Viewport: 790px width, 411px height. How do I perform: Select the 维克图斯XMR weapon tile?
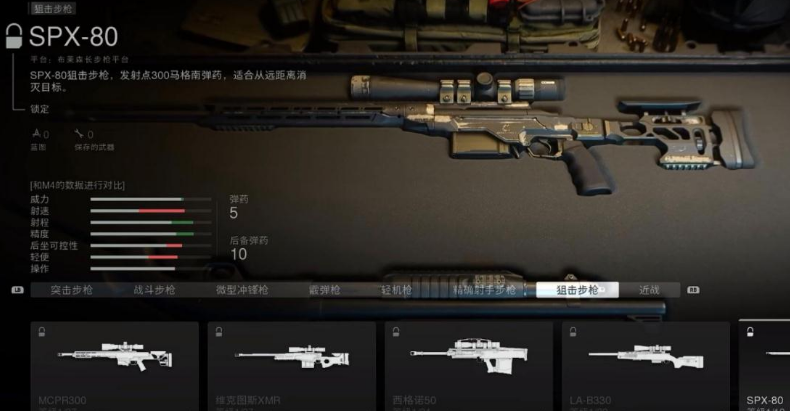coord(291,365)
